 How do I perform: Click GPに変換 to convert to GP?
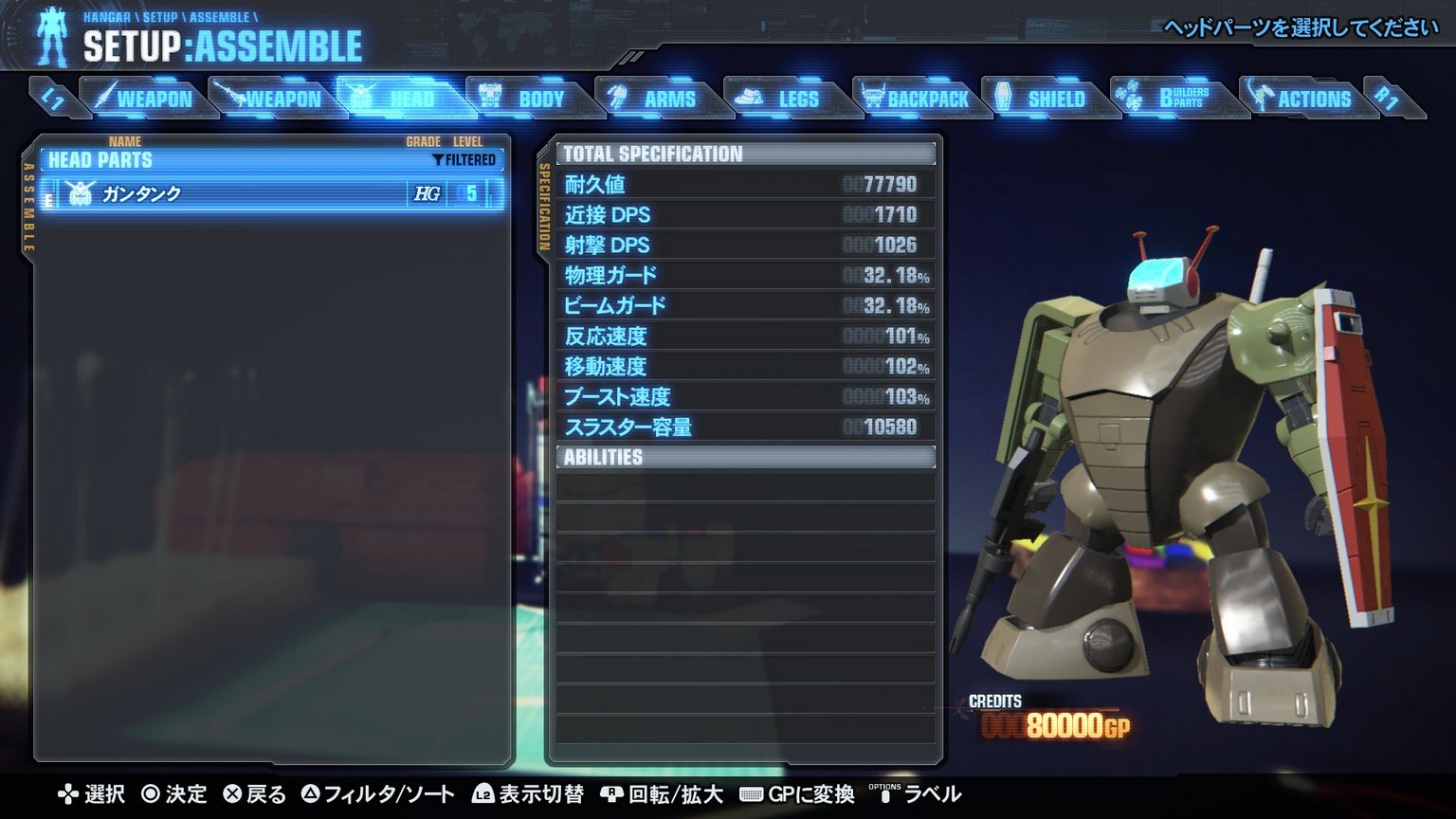coord(801,794)
